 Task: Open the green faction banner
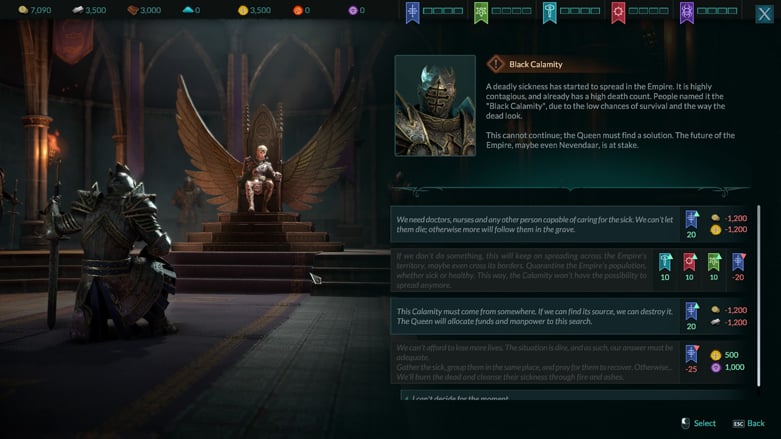click(481, 12)
